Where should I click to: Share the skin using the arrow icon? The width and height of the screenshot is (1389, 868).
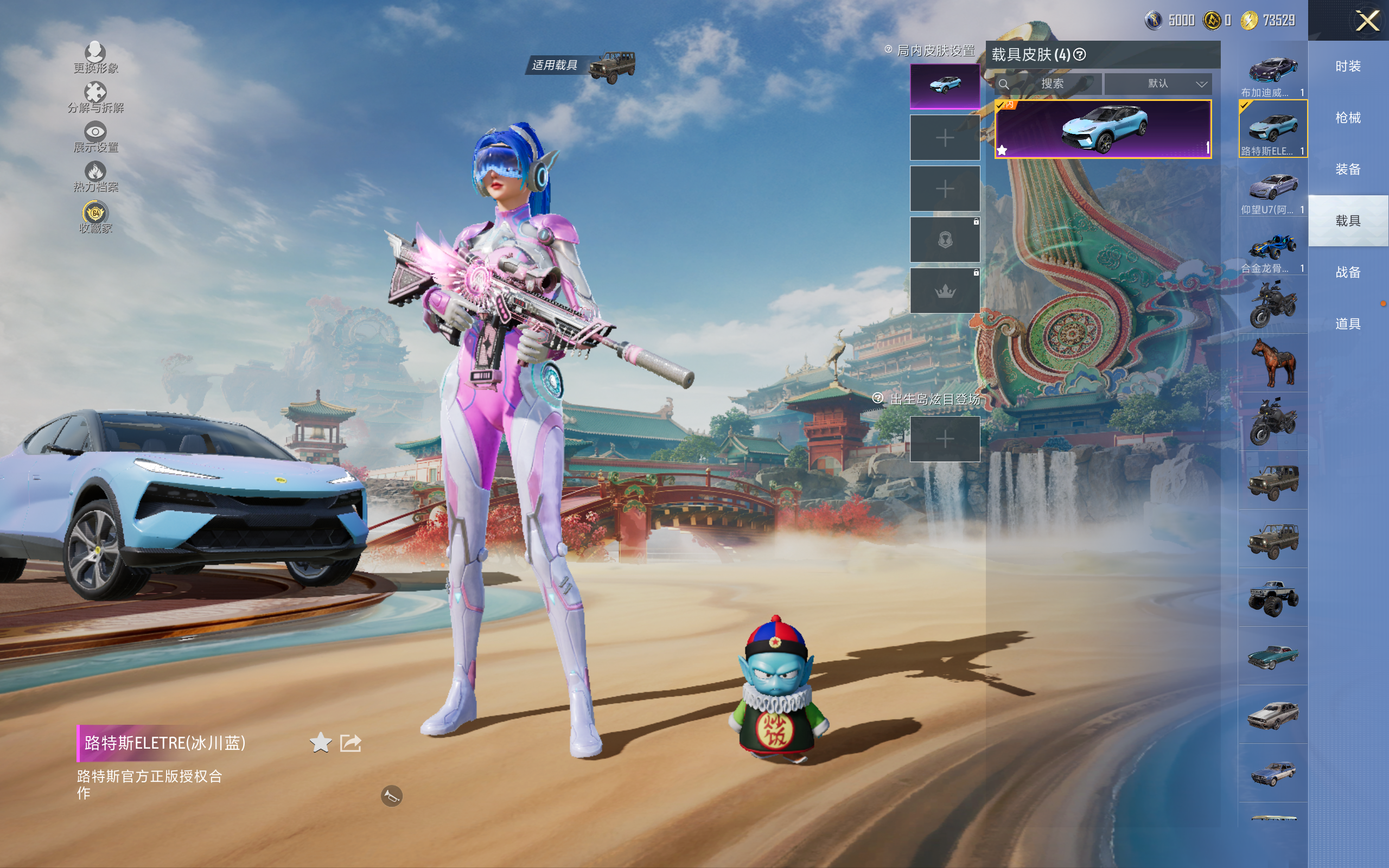coord(351,743)
